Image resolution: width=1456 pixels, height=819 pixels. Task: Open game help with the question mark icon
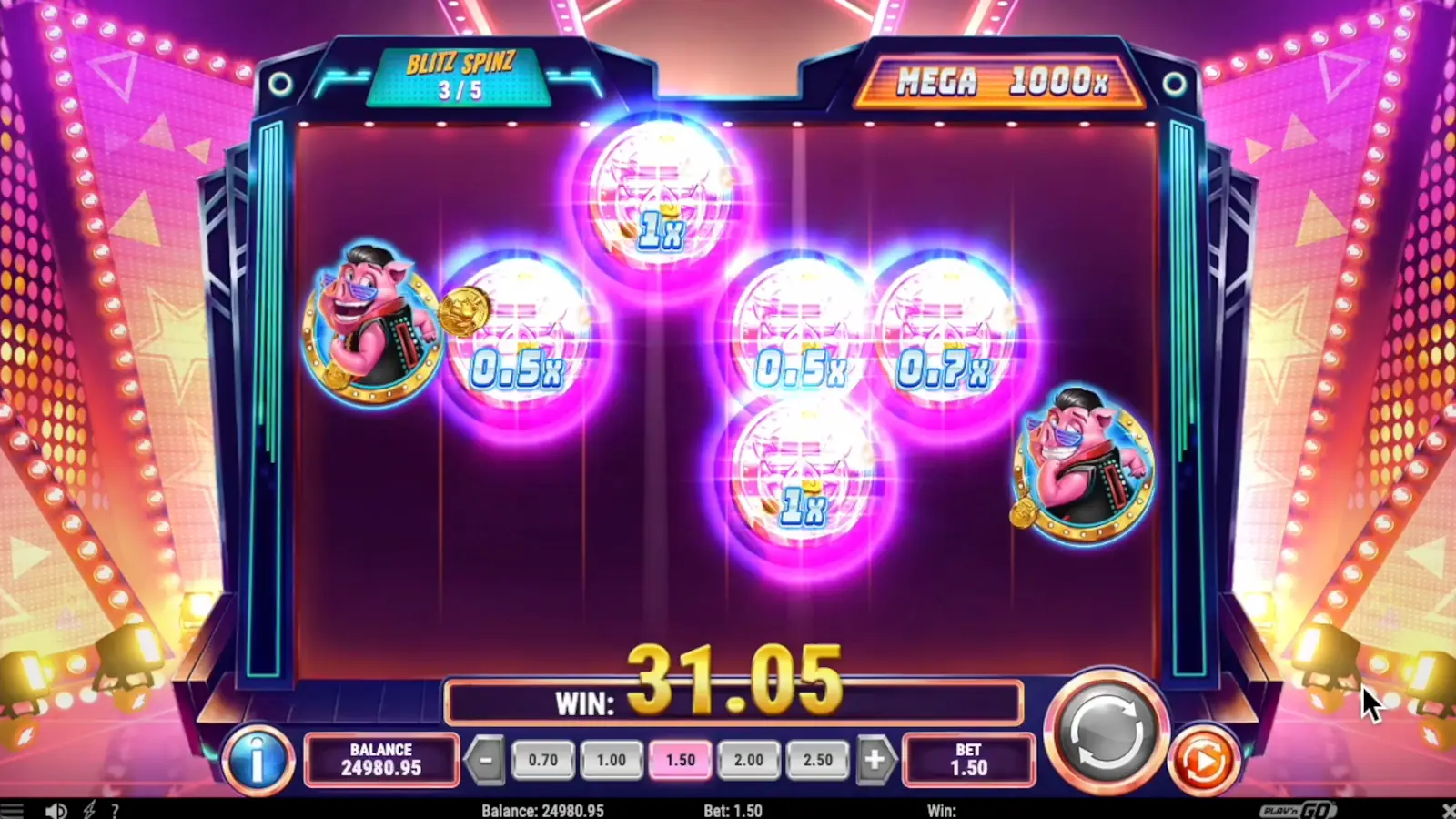click(115, 809)
